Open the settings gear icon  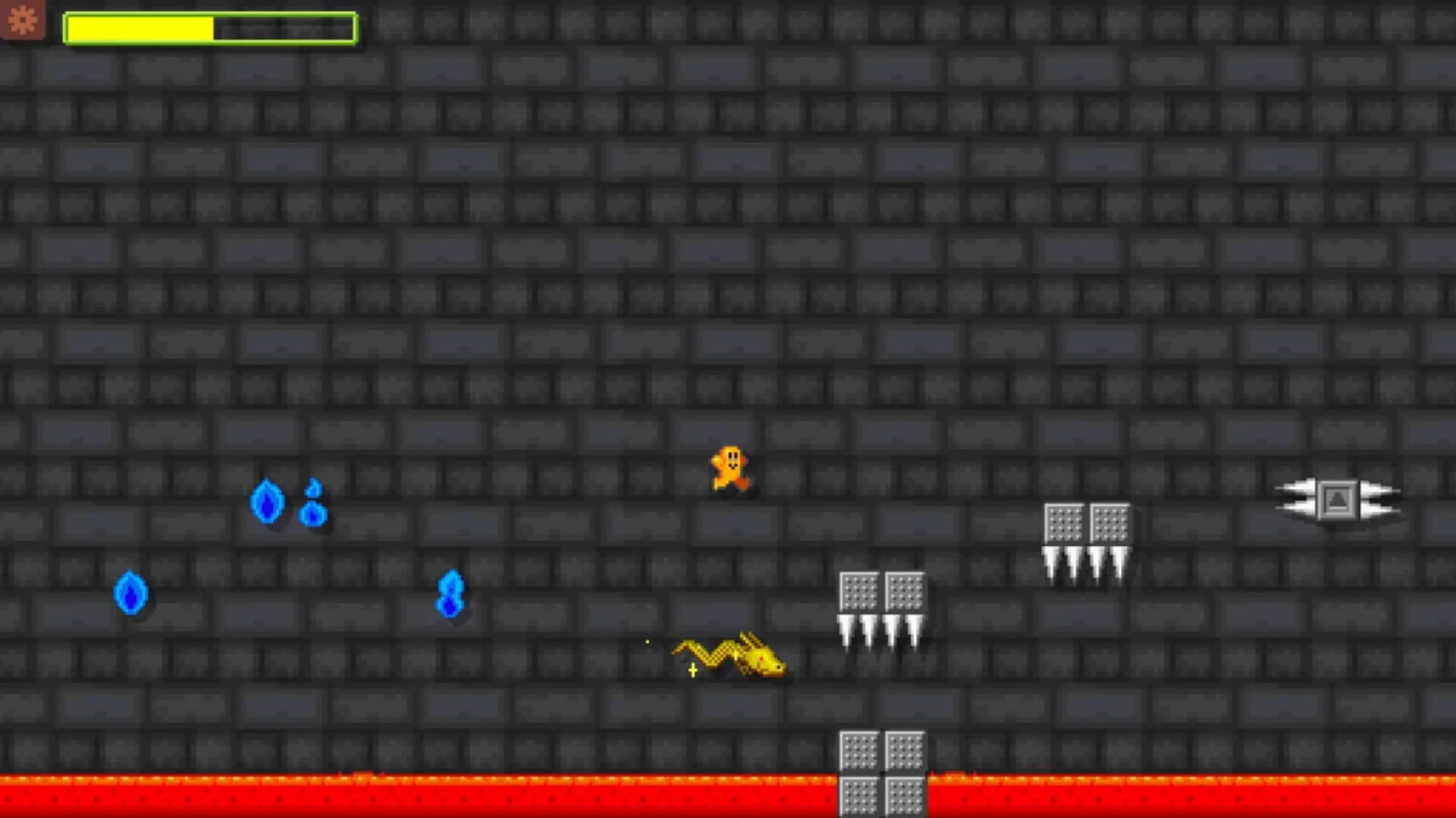pyautogui.click(x=23, y=20)
